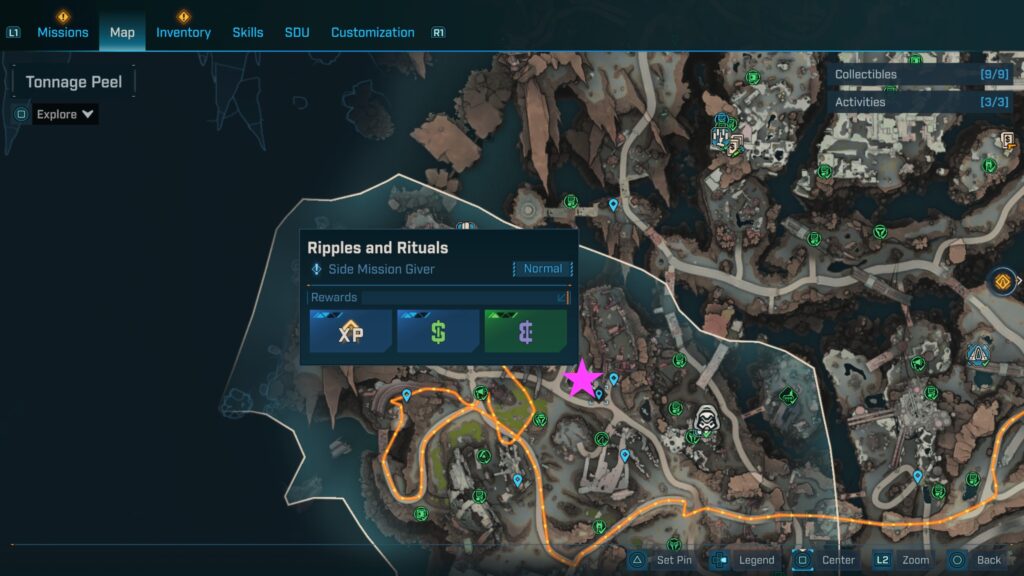Select the Collectibles tracker row
This screenshot has height=576, width=1024.
point(922,74)
